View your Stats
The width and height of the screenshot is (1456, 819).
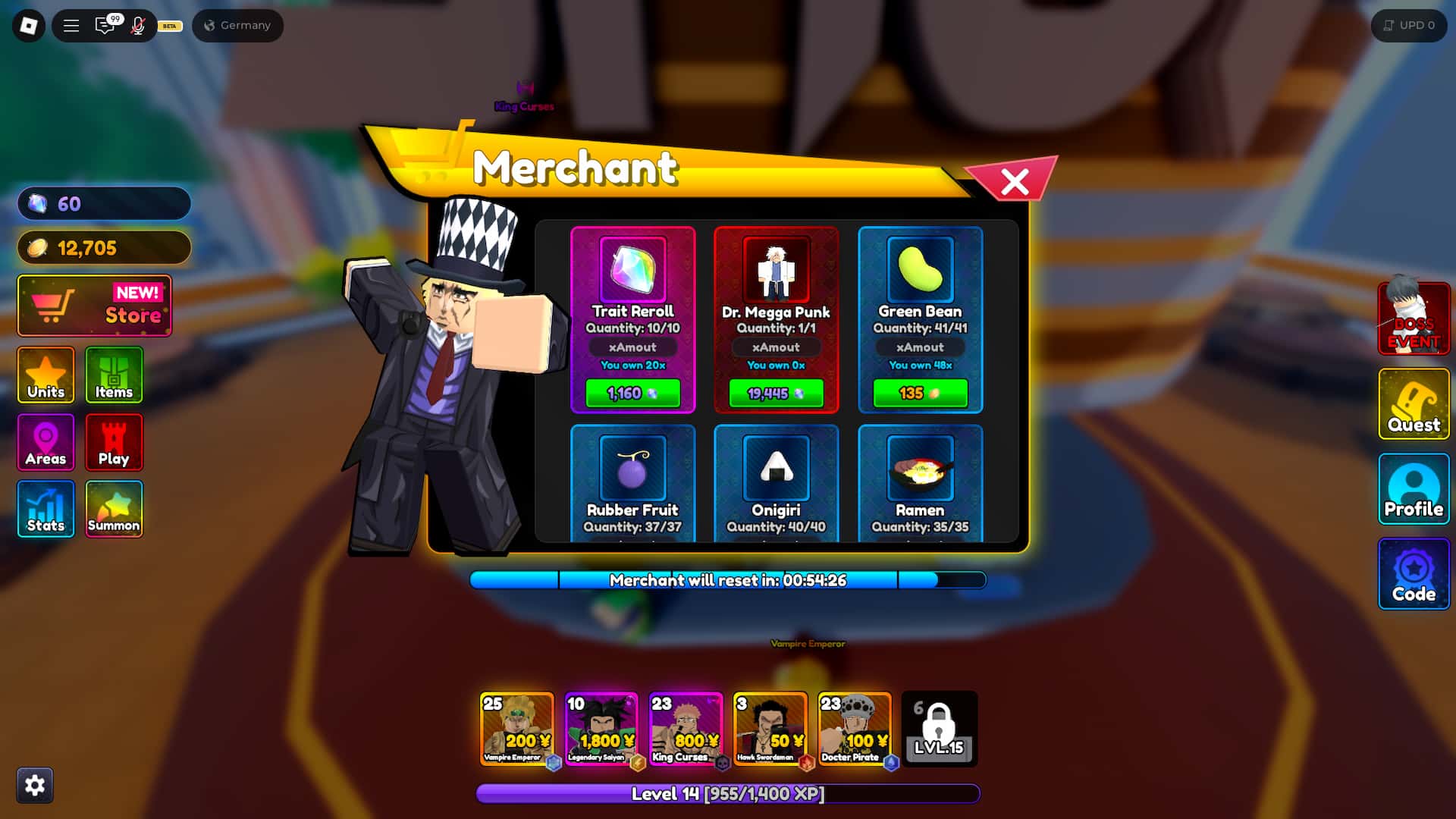coord(45,508)
